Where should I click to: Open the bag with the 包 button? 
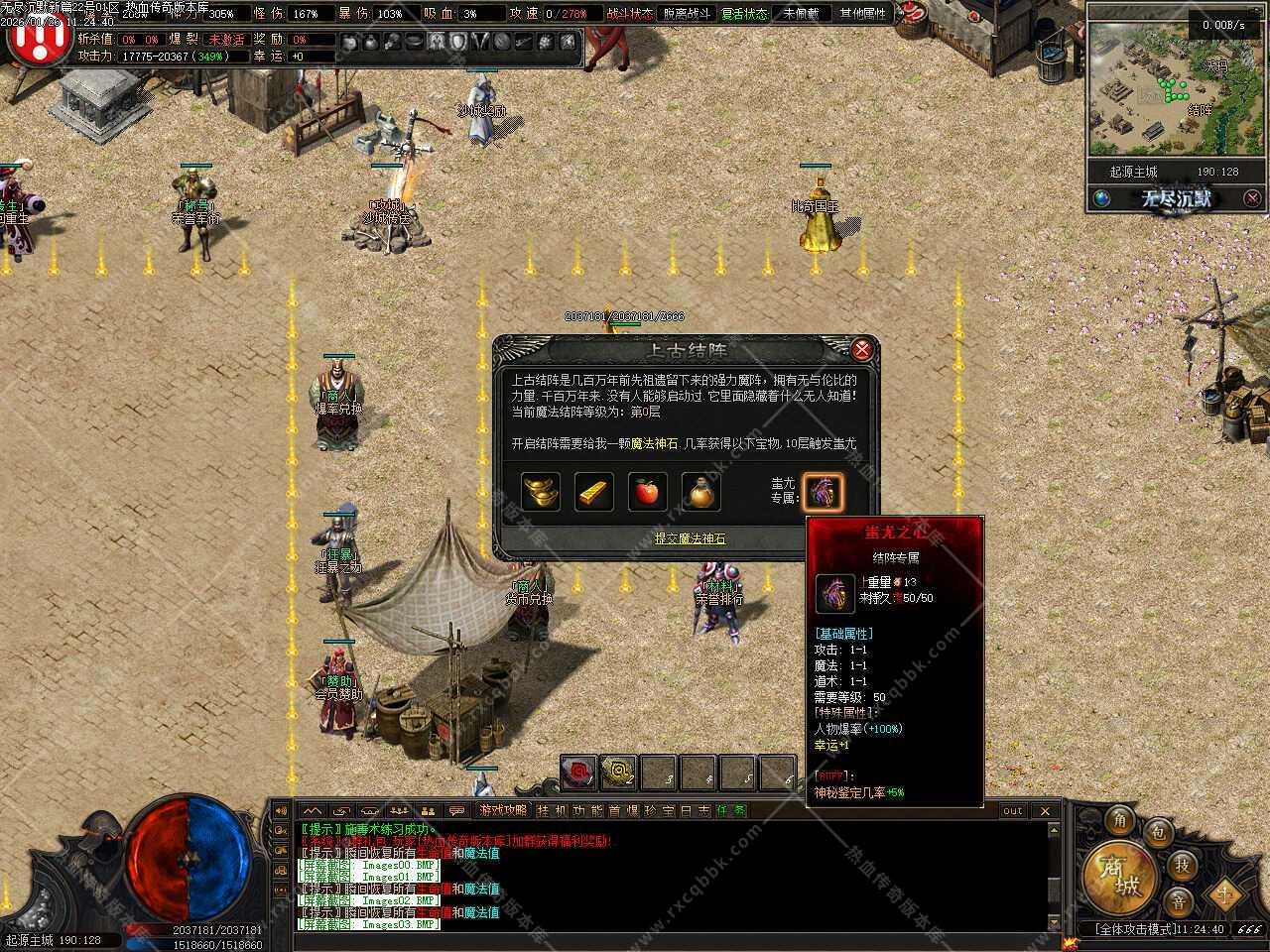pyautogui.click(x=1157, y=833)
